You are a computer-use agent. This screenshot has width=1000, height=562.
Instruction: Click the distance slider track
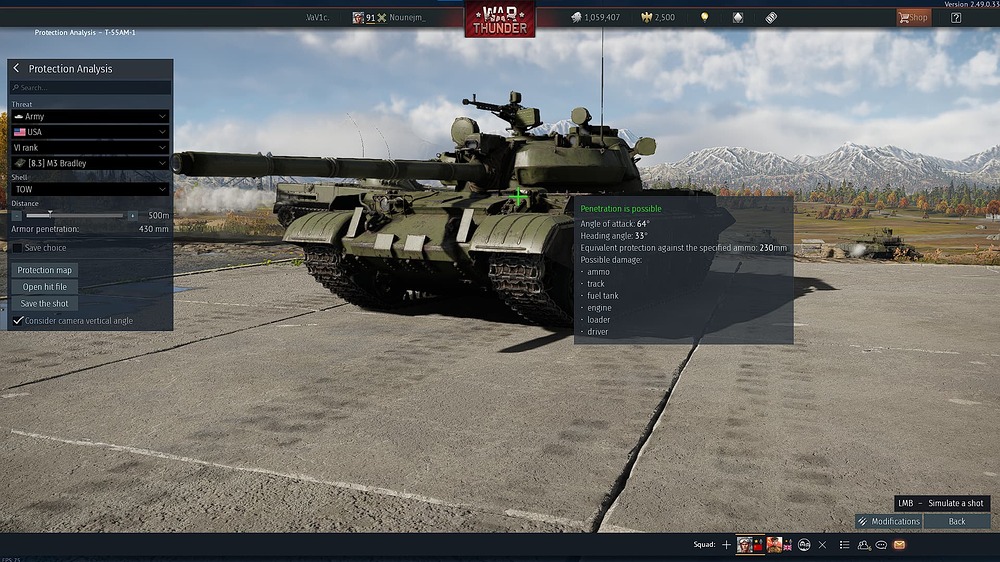pyautogui.click(x=85, y=215)
